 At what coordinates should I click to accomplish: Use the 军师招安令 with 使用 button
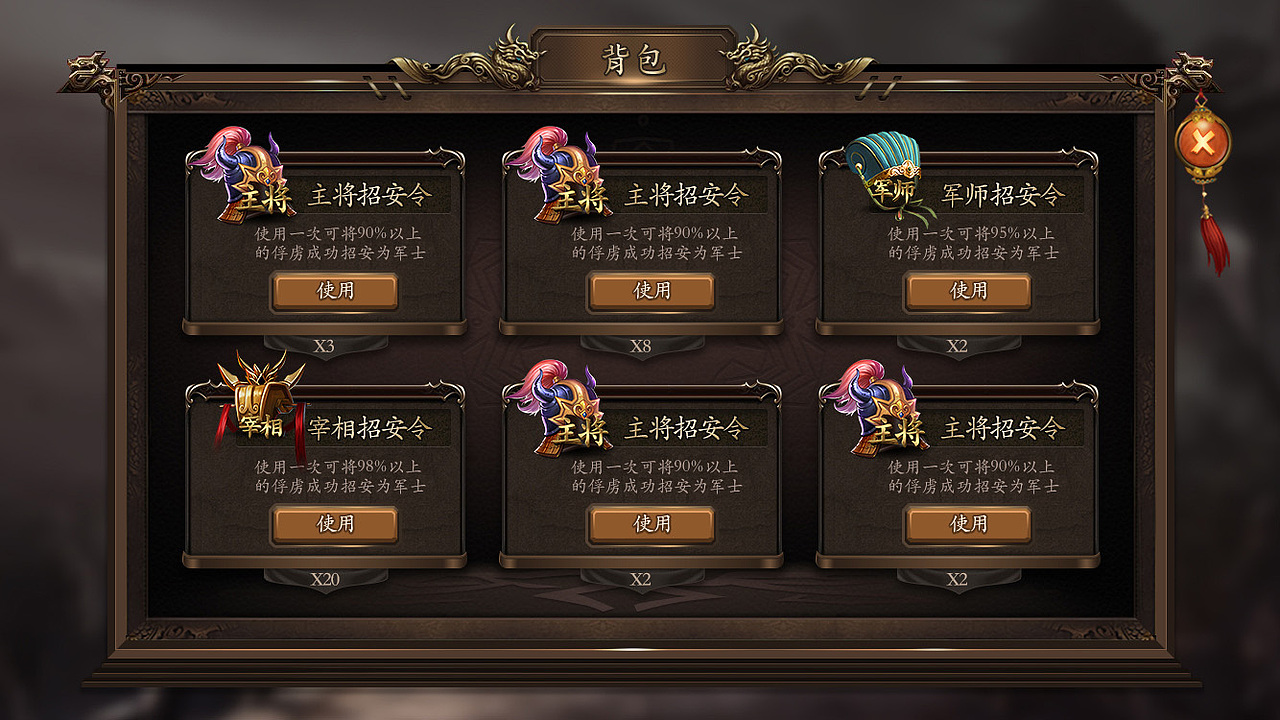[x=966, y=291]
